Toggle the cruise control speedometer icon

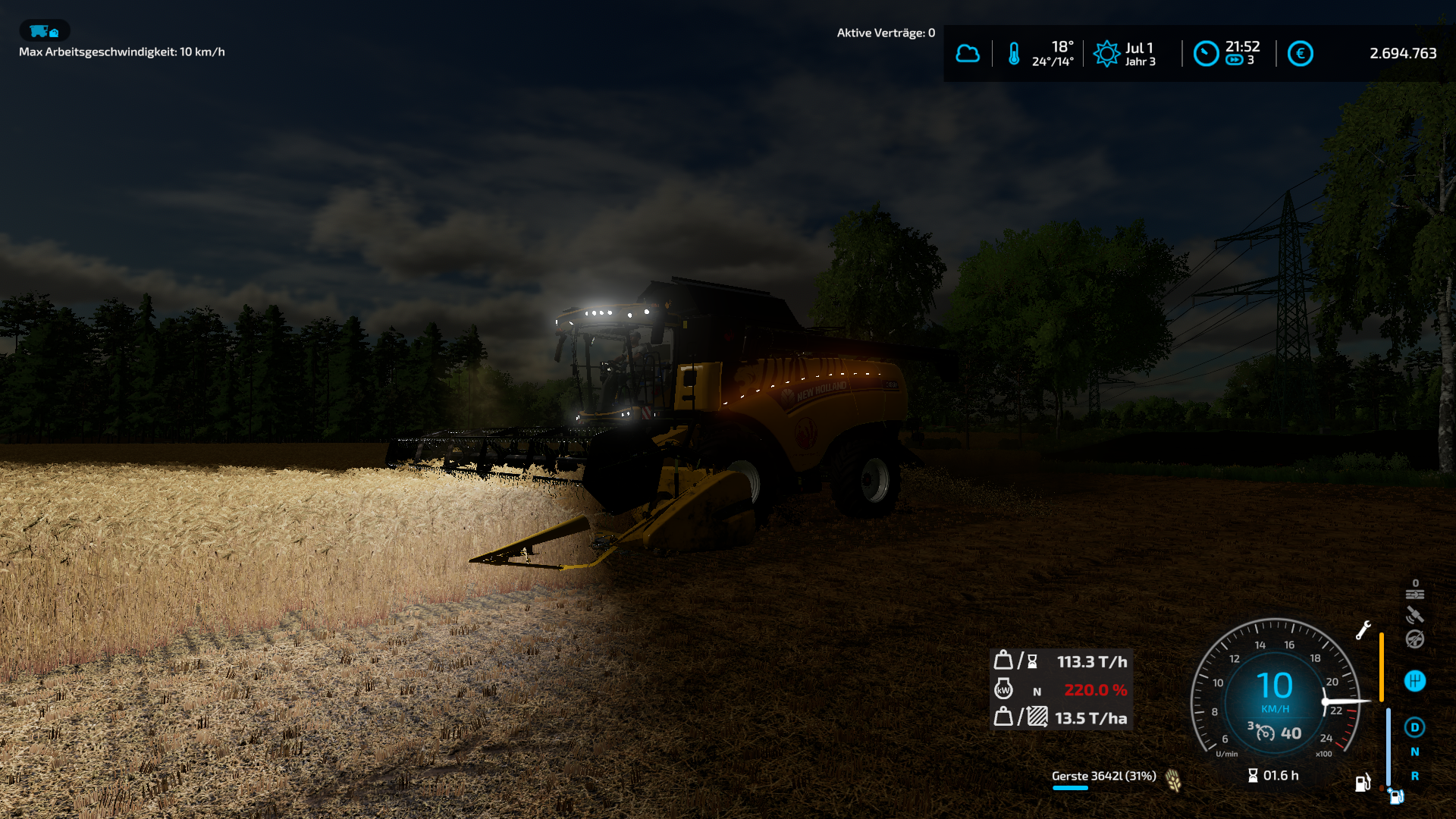click(x=1265, y=733)
